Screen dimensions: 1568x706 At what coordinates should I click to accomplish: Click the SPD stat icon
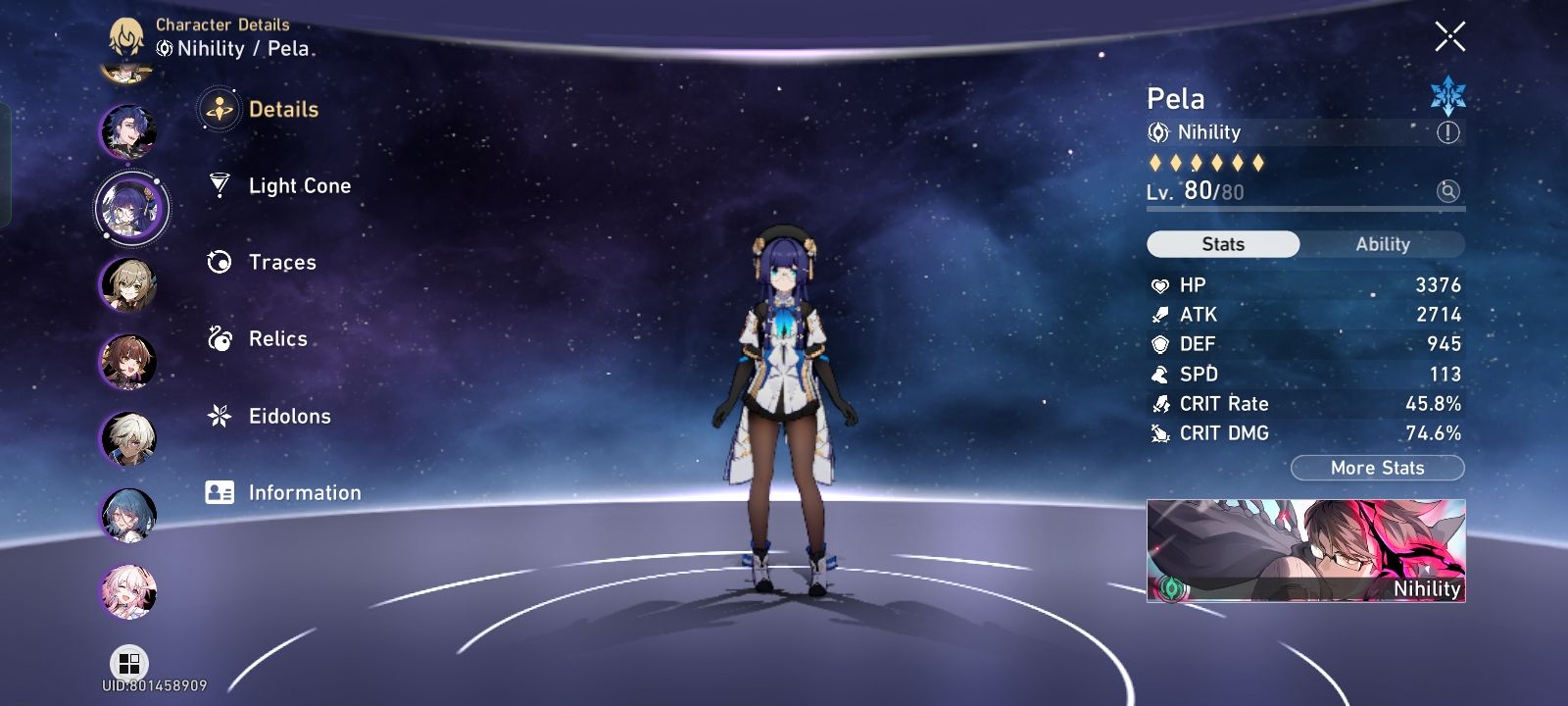click(1161, 374)
